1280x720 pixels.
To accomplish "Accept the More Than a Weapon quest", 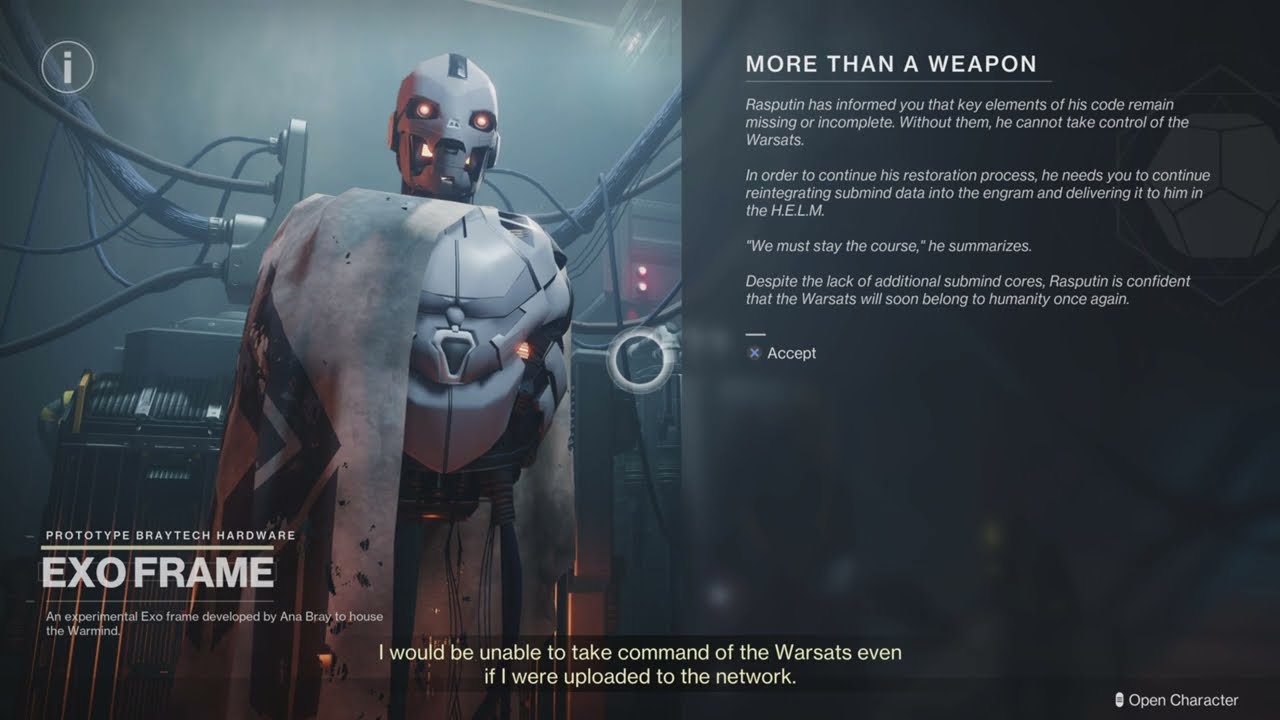I will tap(782, 353).
